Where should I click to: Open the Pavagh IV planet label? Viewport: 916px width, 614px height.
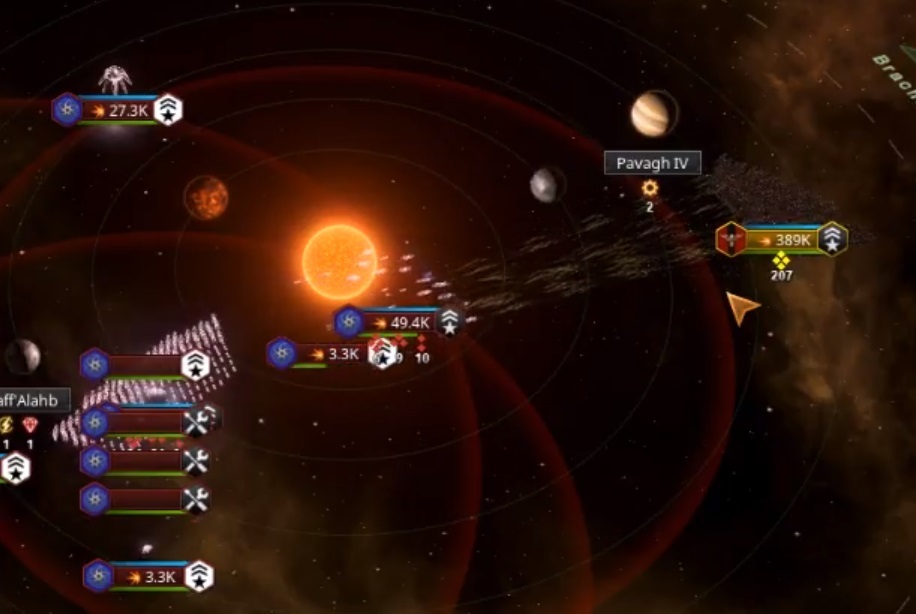pyautogui.click(x=652, y=163)
